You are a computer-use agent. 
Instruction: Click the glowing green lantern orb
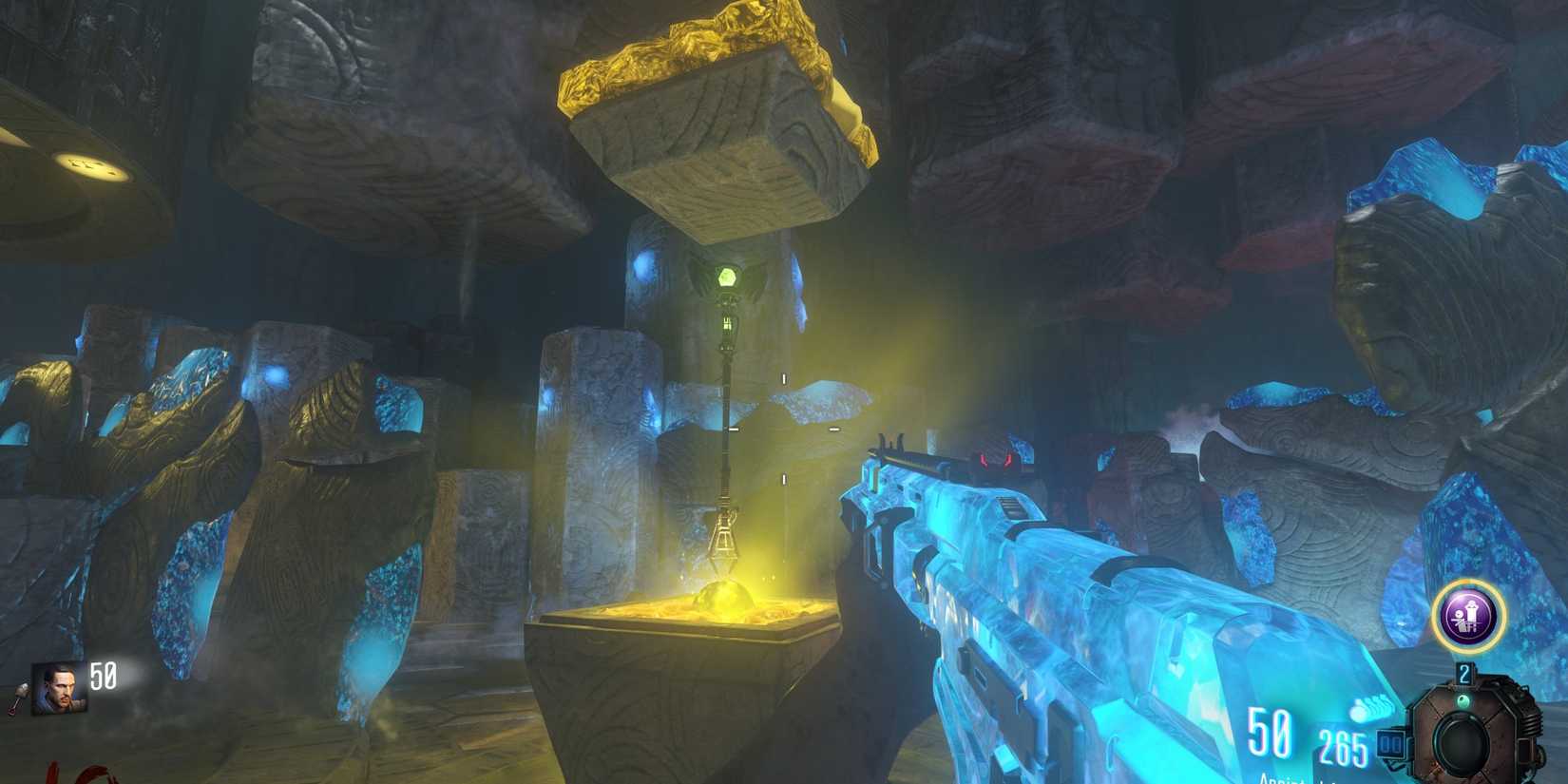pos(726,277)
